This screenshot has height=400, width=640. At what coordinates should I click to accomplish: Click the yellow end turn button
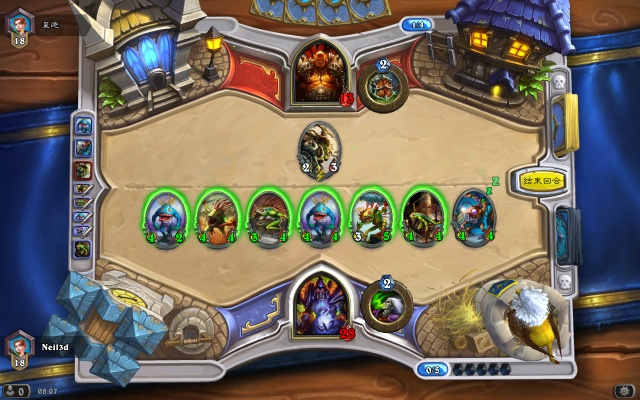tap(542, 182)
